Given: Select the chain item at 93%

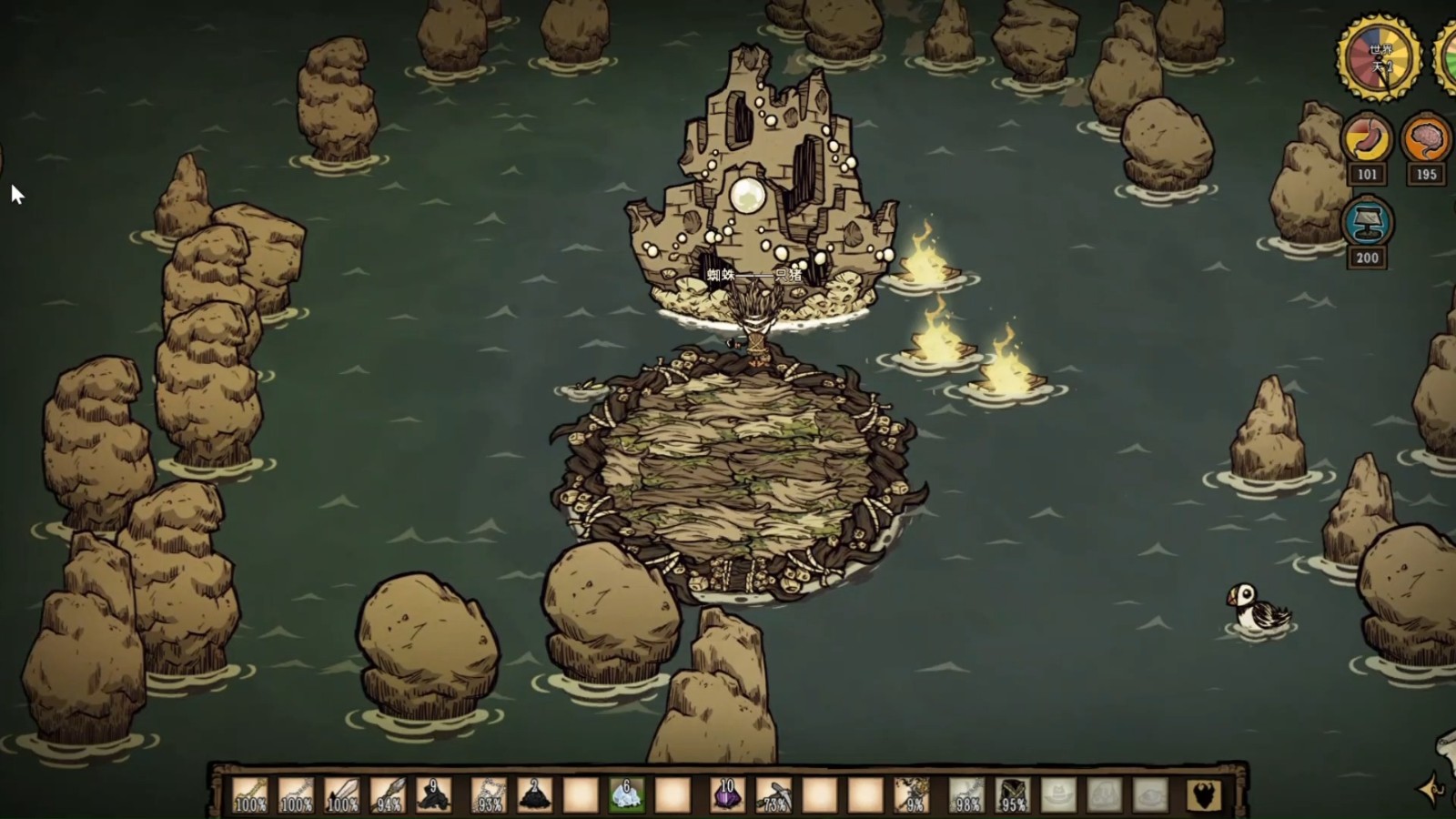Looking at the screenshot, I should [489, 794].
